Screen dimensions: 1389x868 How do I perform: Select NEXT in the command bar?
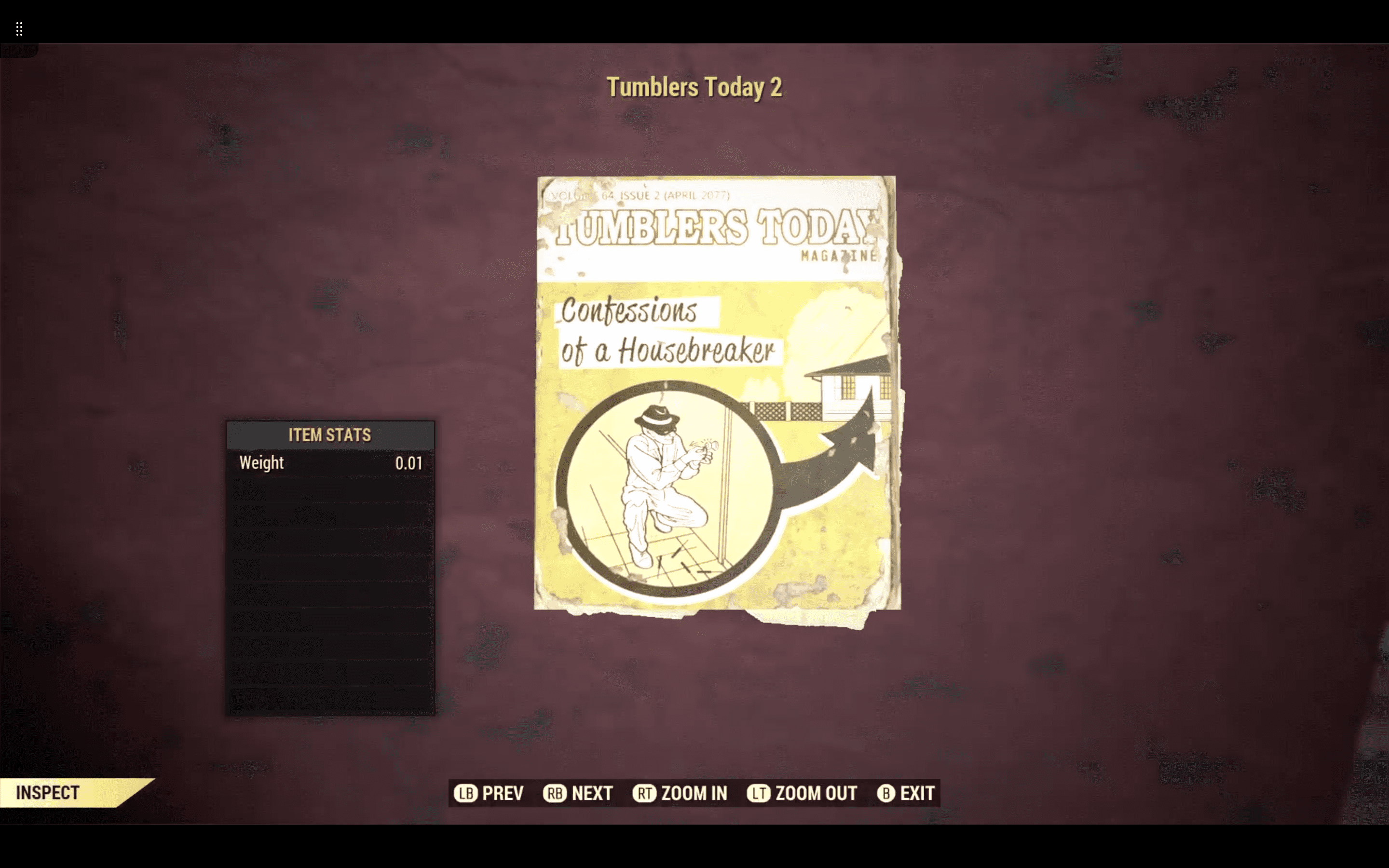point(592,793)
